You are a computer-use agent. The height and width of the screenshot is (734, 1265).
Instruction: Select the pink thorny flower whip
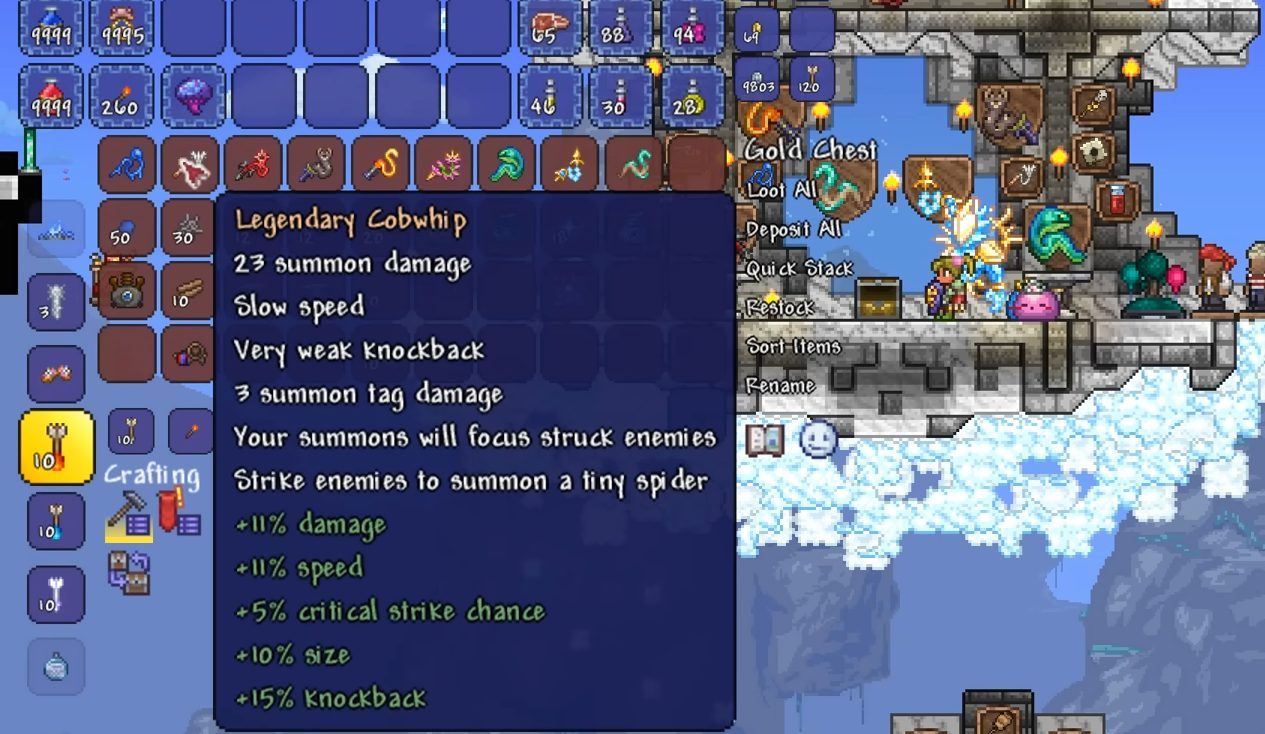coord(443,165)
